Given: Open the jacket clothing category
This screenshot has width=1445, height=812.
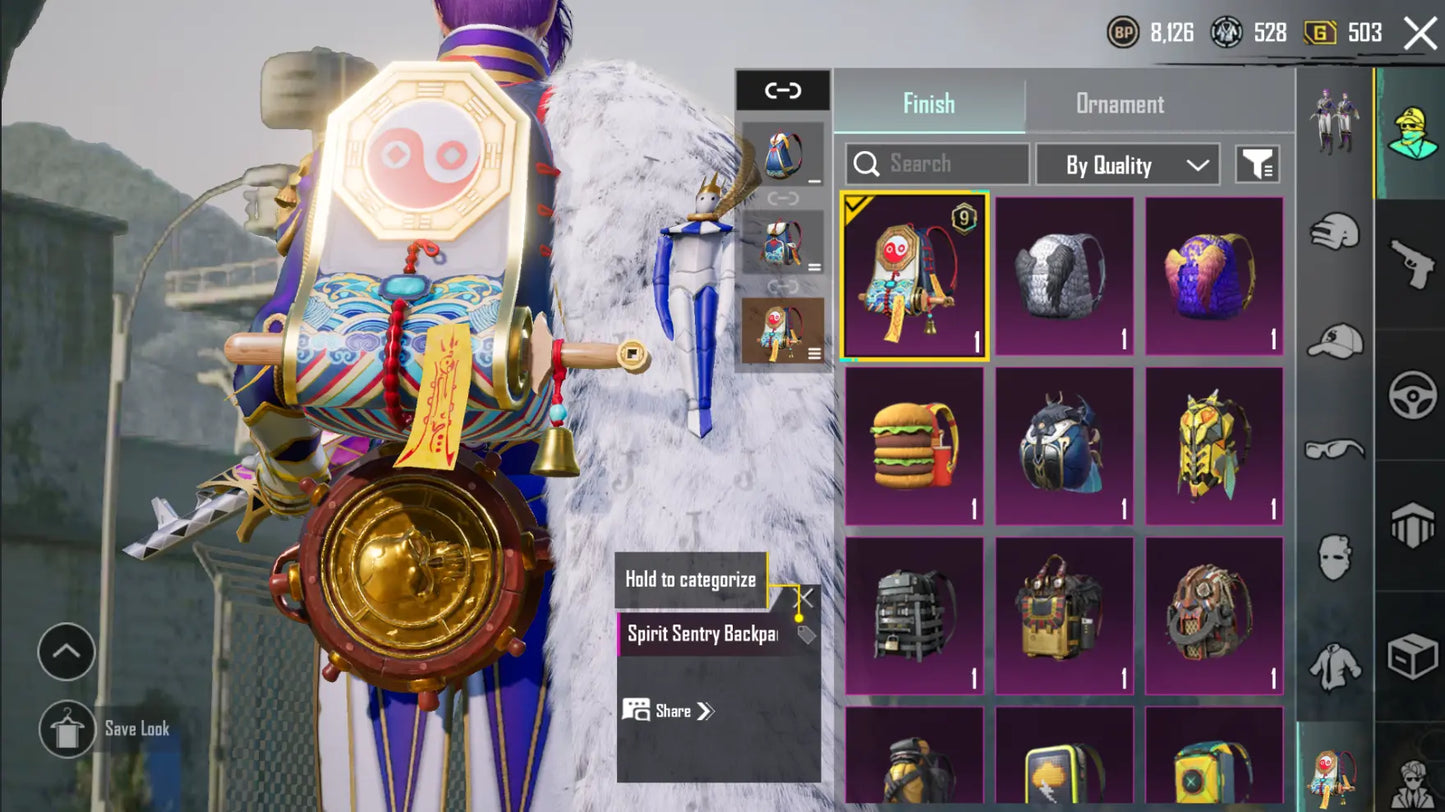Looking at the screenshot, I should pyautogui.click(x=1335, y=665).
